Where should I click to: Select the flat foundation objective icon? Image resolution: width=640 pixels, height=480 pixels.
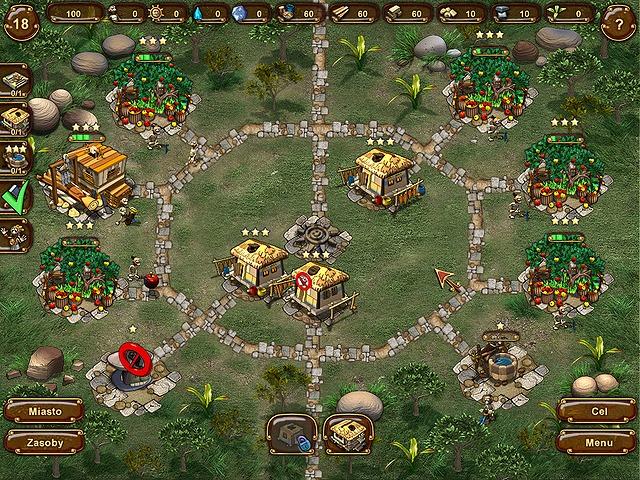tap(15, 80)
